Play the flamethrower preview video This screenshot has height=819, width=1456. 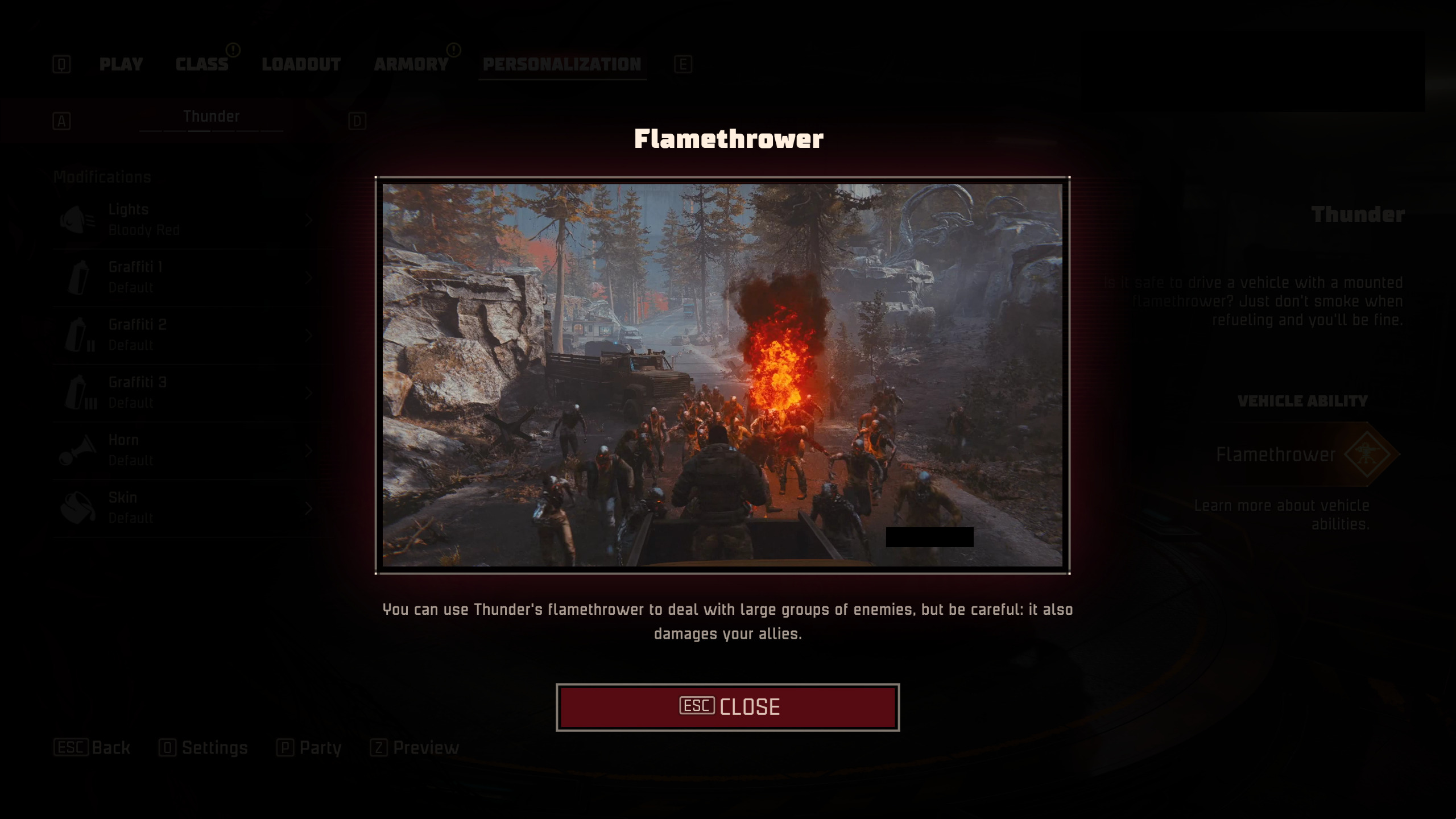click(722, 375)
